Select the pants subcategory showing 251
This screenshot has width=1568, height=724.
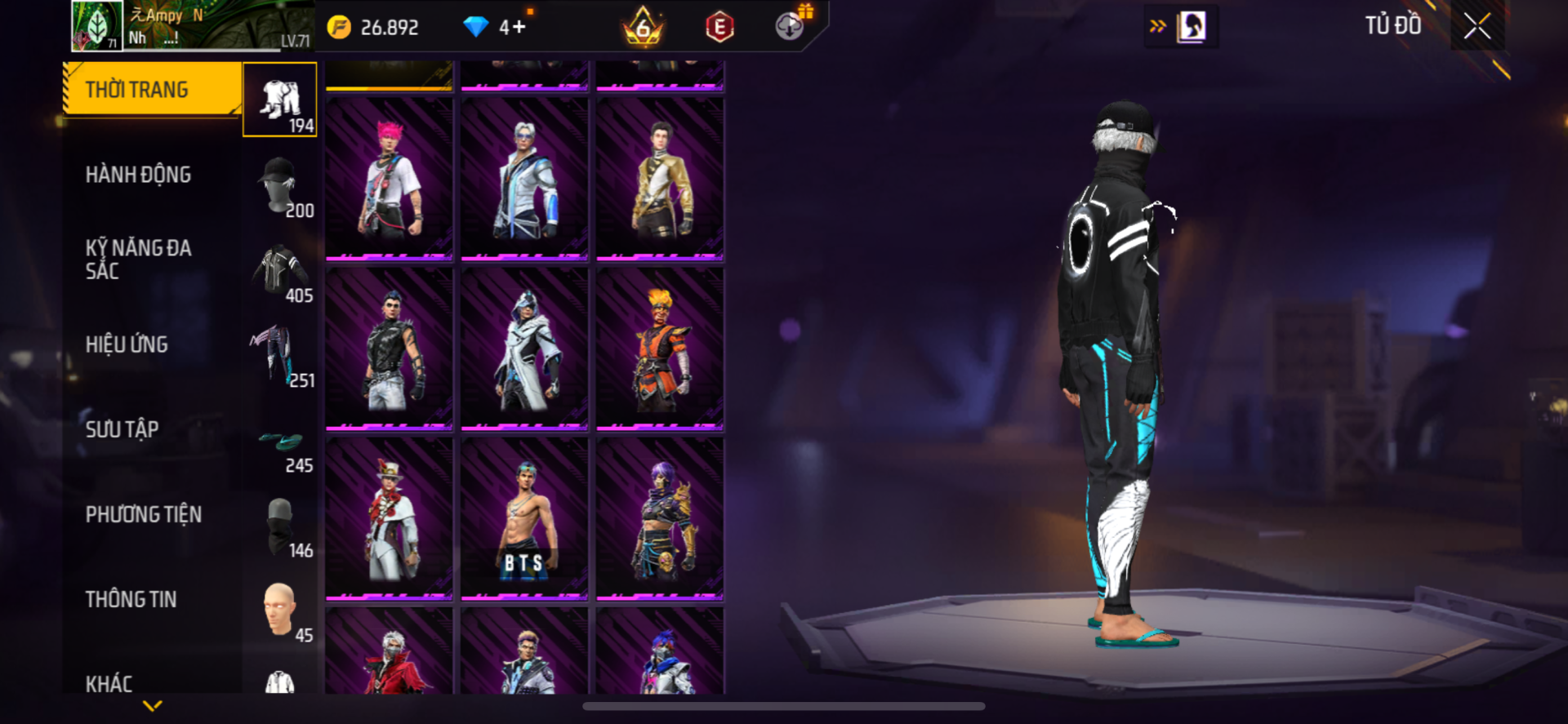[x=280, y=354]
